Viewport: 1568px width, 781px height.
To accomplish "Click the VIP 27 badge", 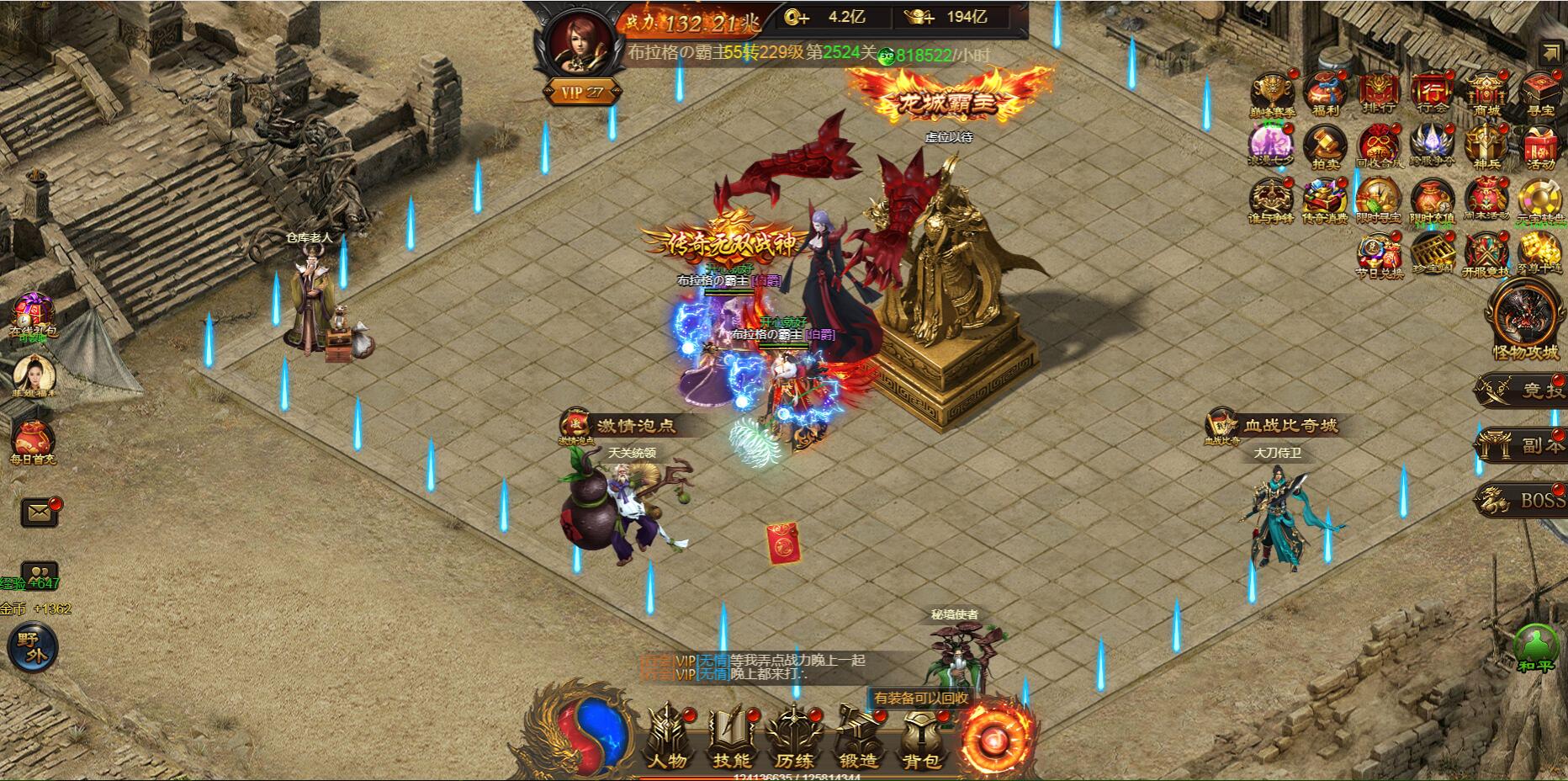I will tap(583, 92).
